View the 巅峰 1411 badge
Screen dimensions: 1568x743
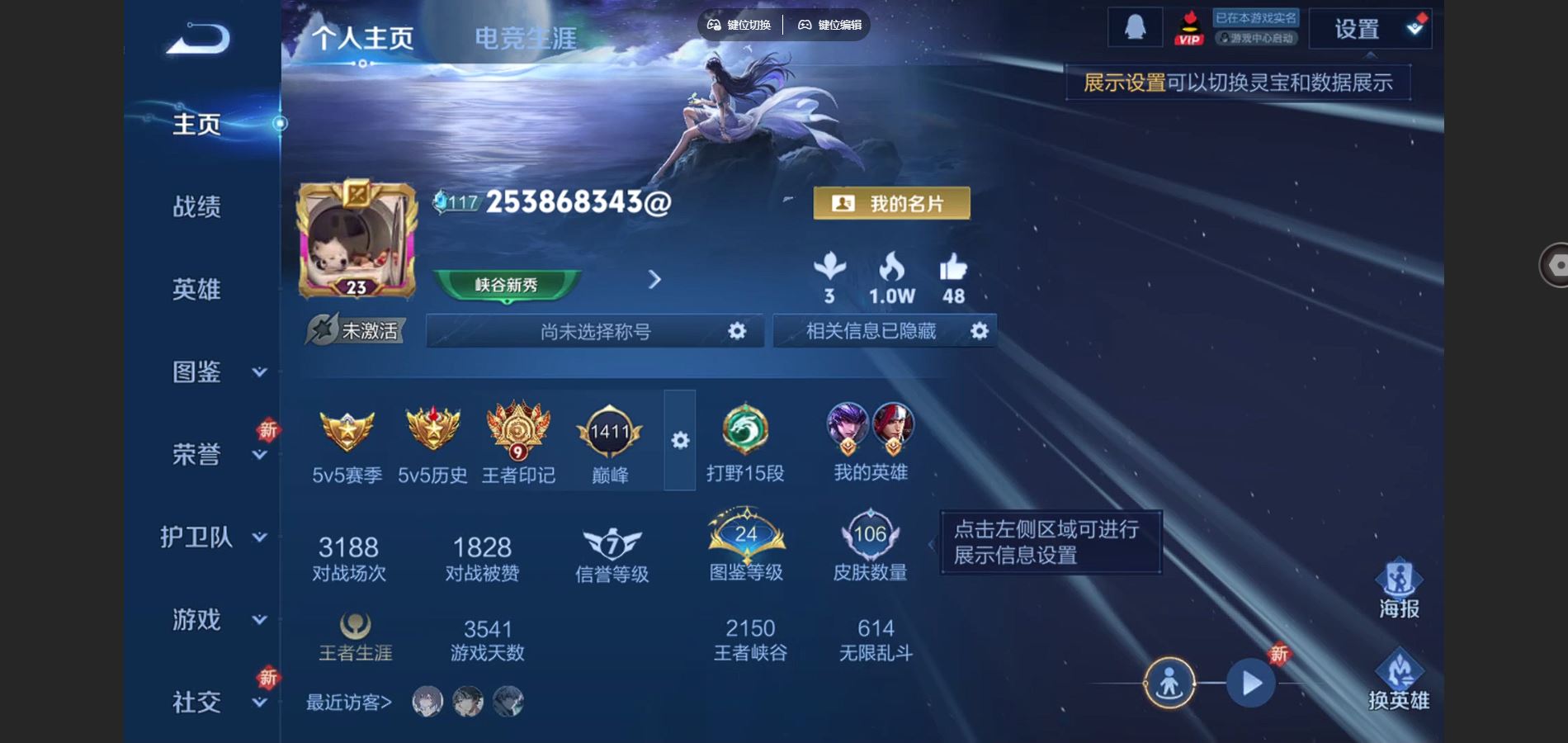point(610,443)
